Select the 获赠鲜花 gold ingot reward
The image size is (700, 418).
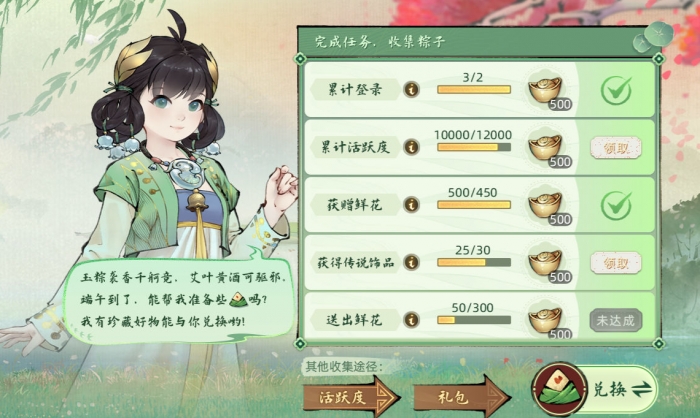pyautogui.click(x=546, y=204)
